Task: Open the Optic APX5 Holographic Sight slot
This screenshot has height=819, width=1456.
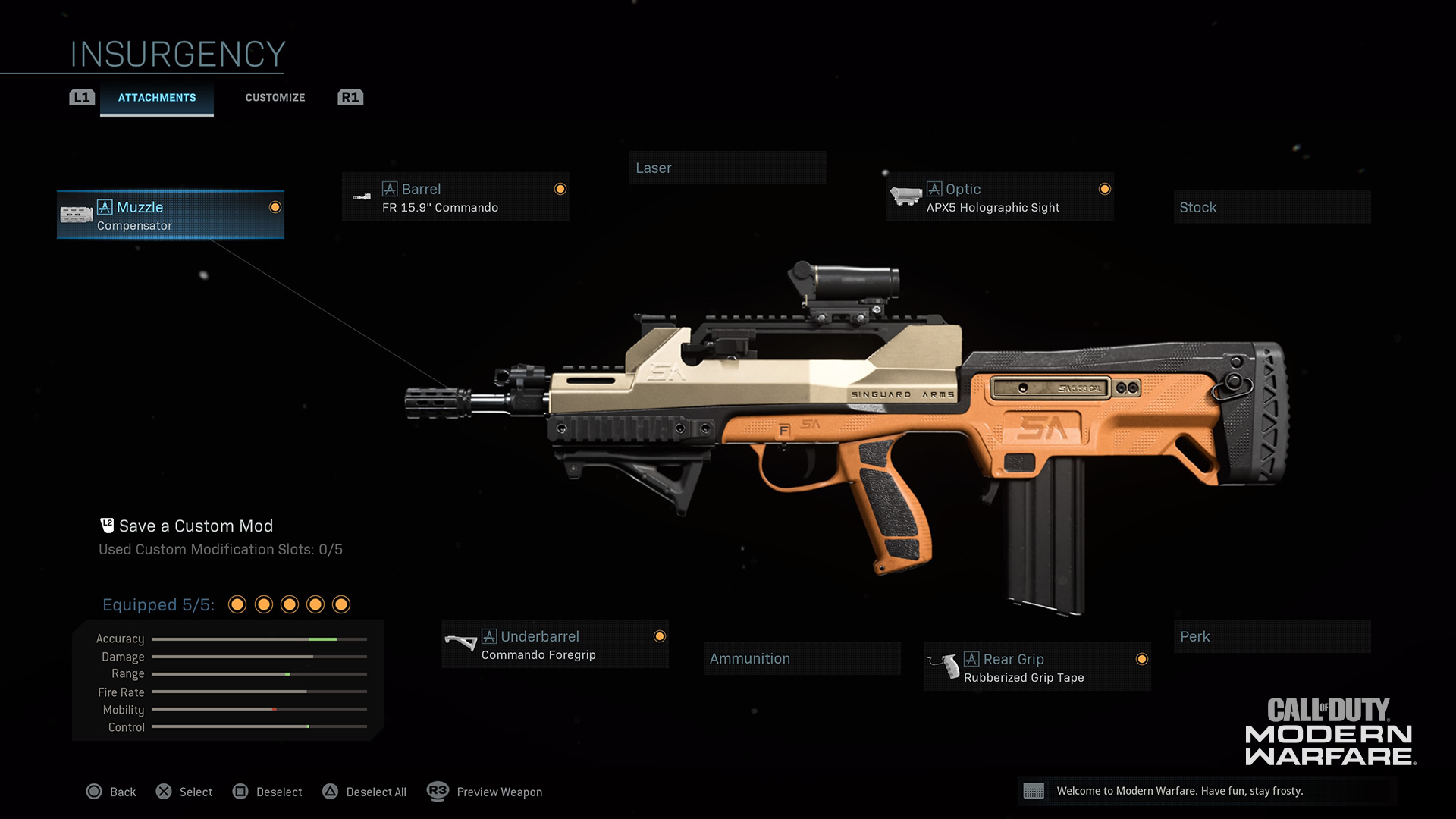Action: (999, 197)
